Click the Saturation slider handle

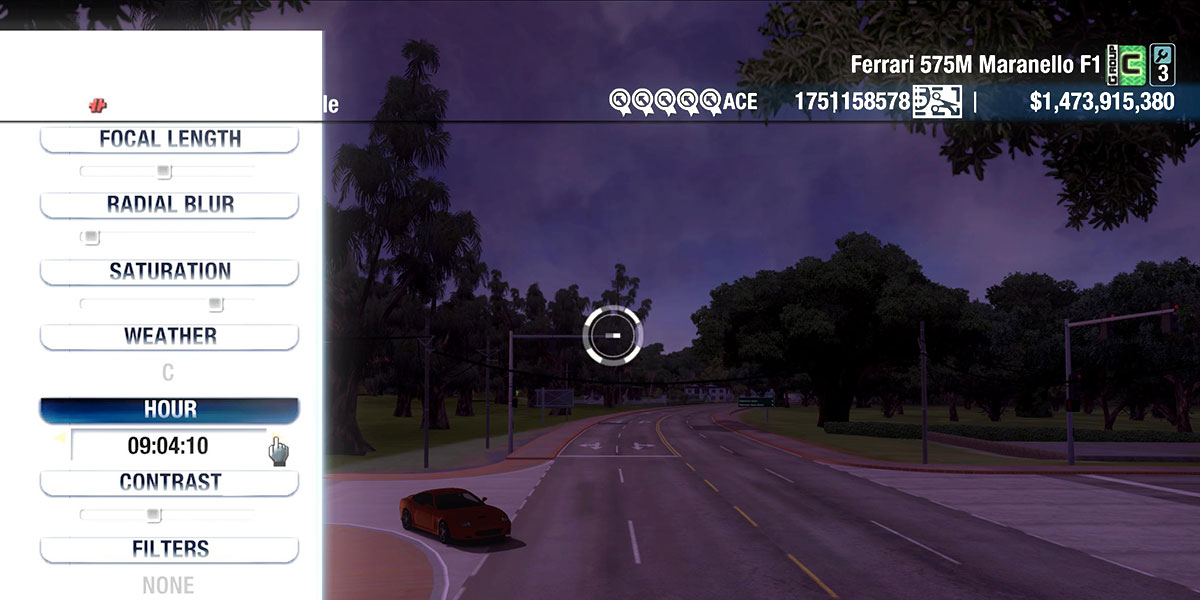click(x=215, y=304)
